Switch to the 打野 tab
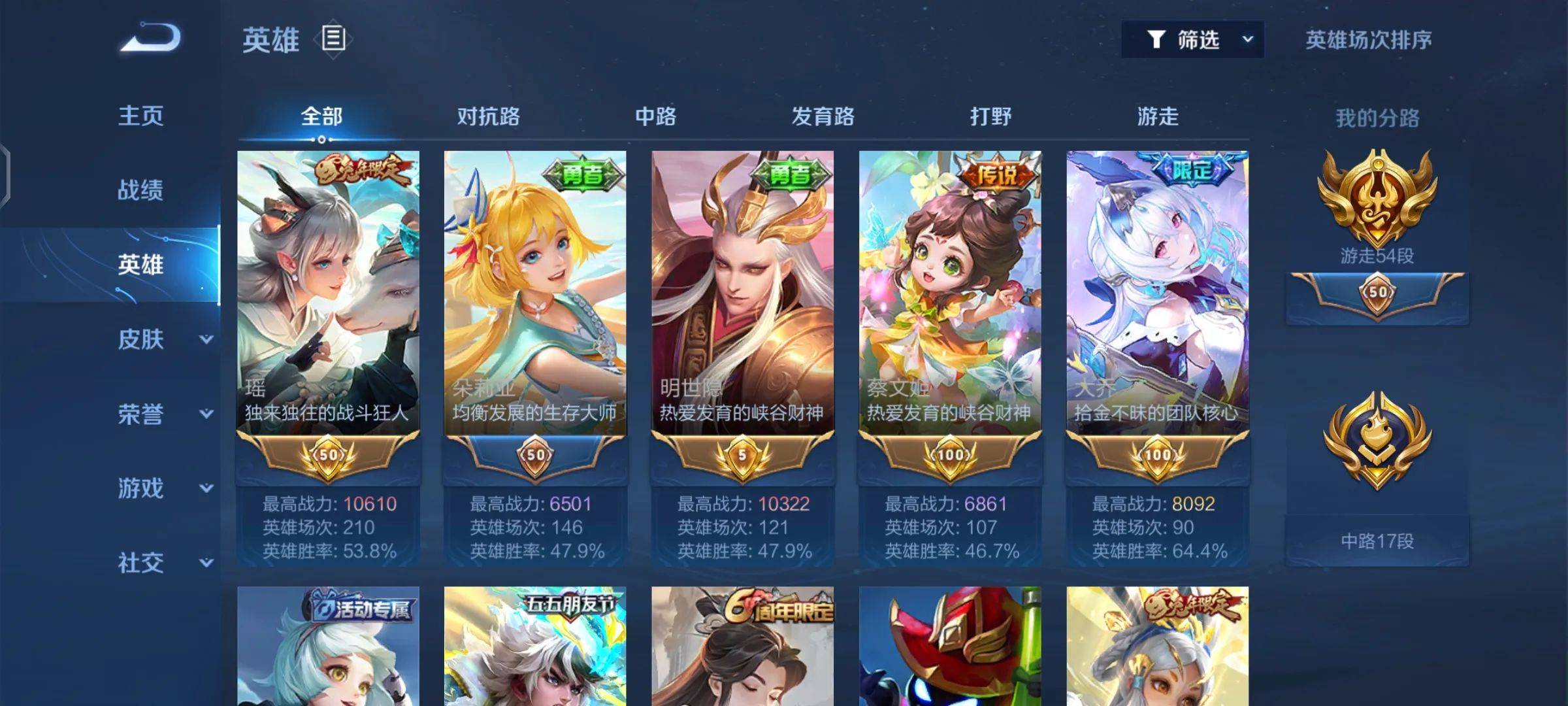The image size is (1568, 706). [990, 117]
